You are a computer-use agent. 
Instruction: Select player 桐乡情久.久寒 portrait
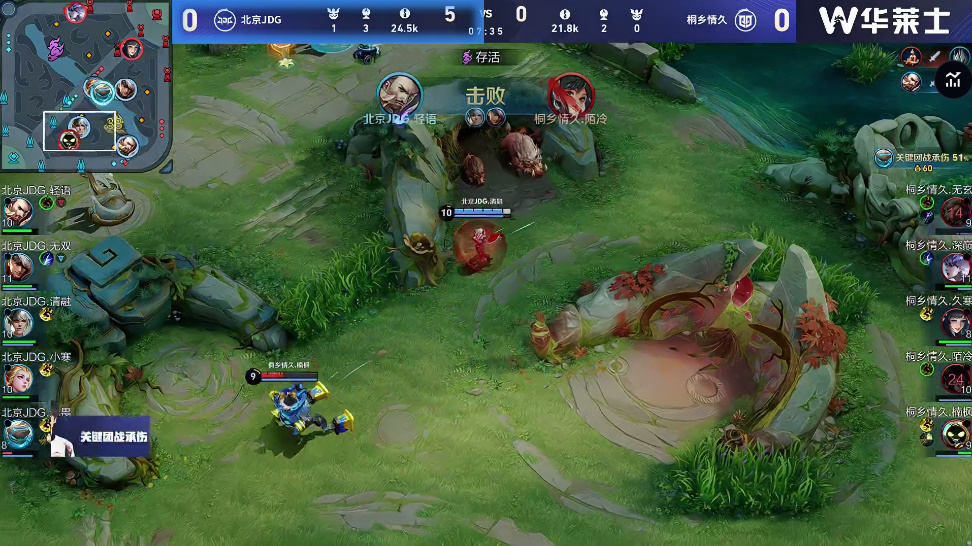(955, 323)
